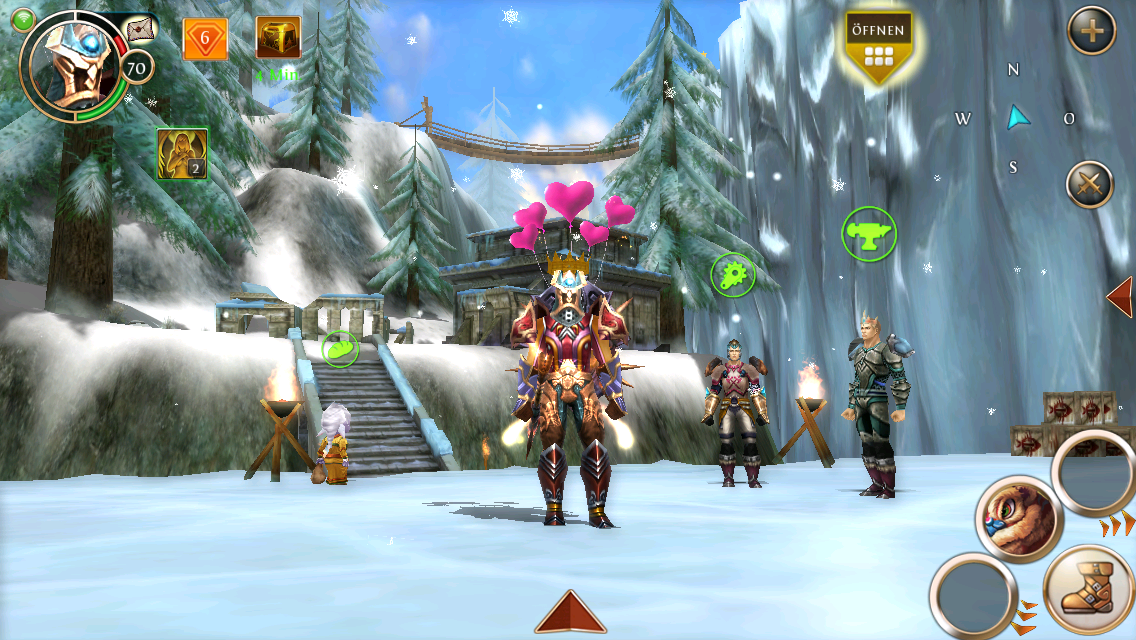Image resolution: width=1136 pixels, height=640 pixels.
Task: Open the mail envelope icon
Action: click(x=141, y=29)
